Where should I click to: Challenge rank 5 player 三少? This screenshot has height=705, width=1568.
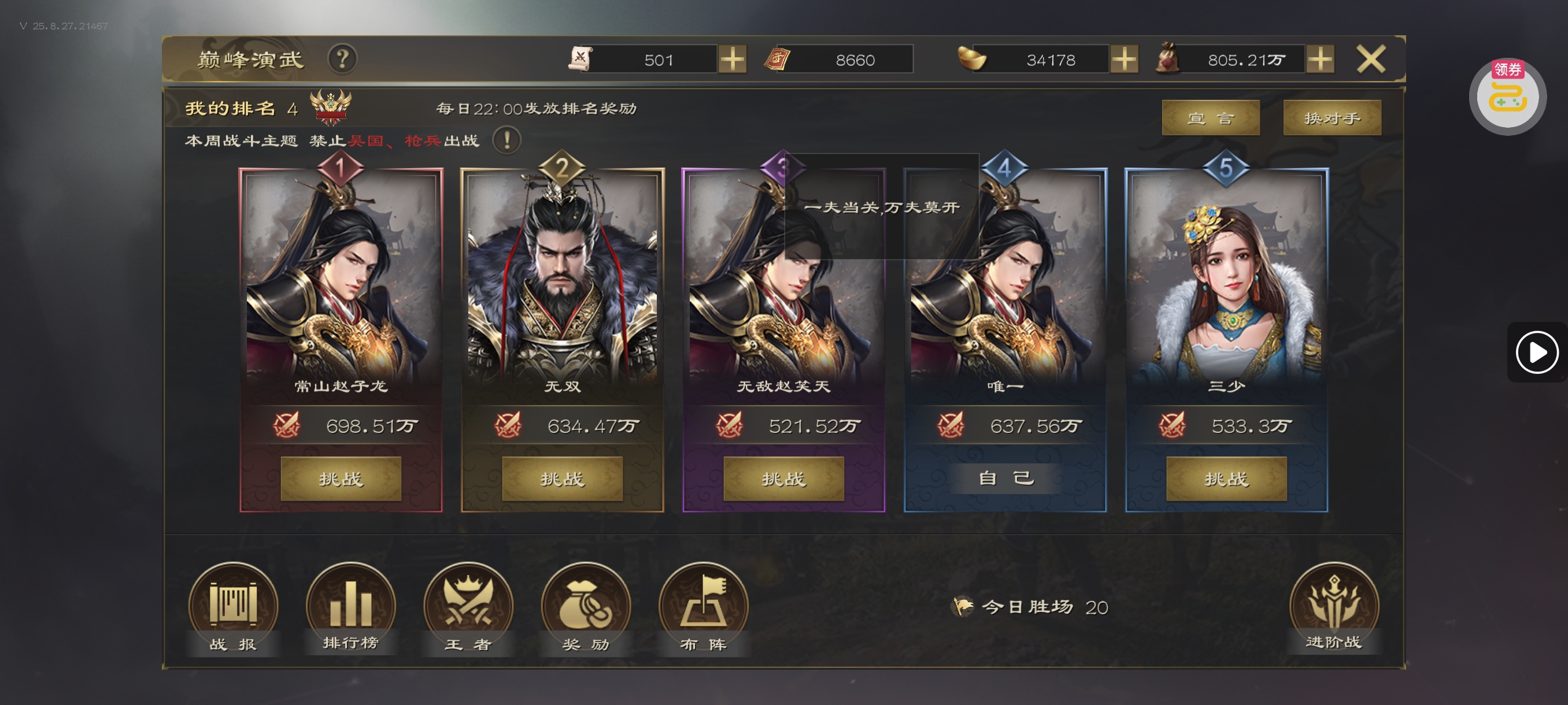(1226, 478)
